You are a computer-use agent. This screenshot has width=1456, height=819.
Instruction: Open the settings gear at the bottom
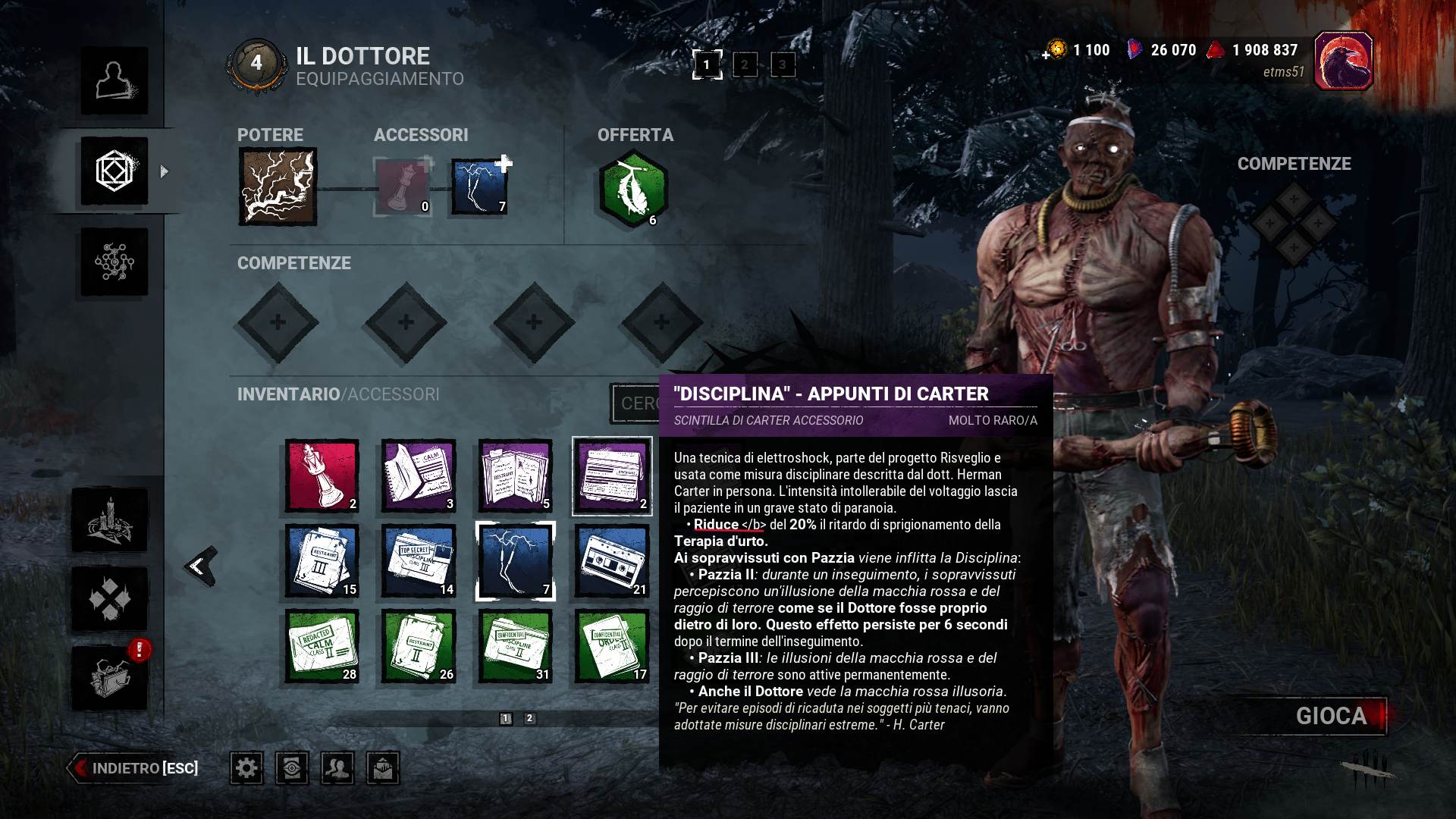tap(246, 768)
